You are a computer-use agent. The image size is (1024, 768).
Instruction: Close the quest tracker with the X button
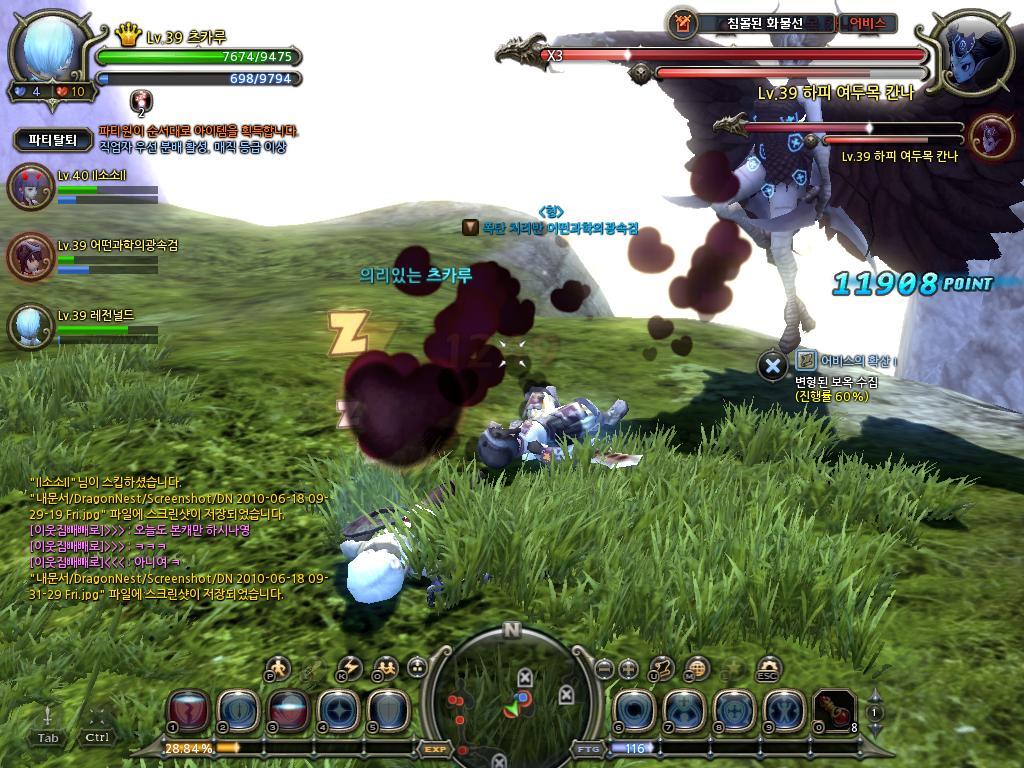(x=772, y=366)
